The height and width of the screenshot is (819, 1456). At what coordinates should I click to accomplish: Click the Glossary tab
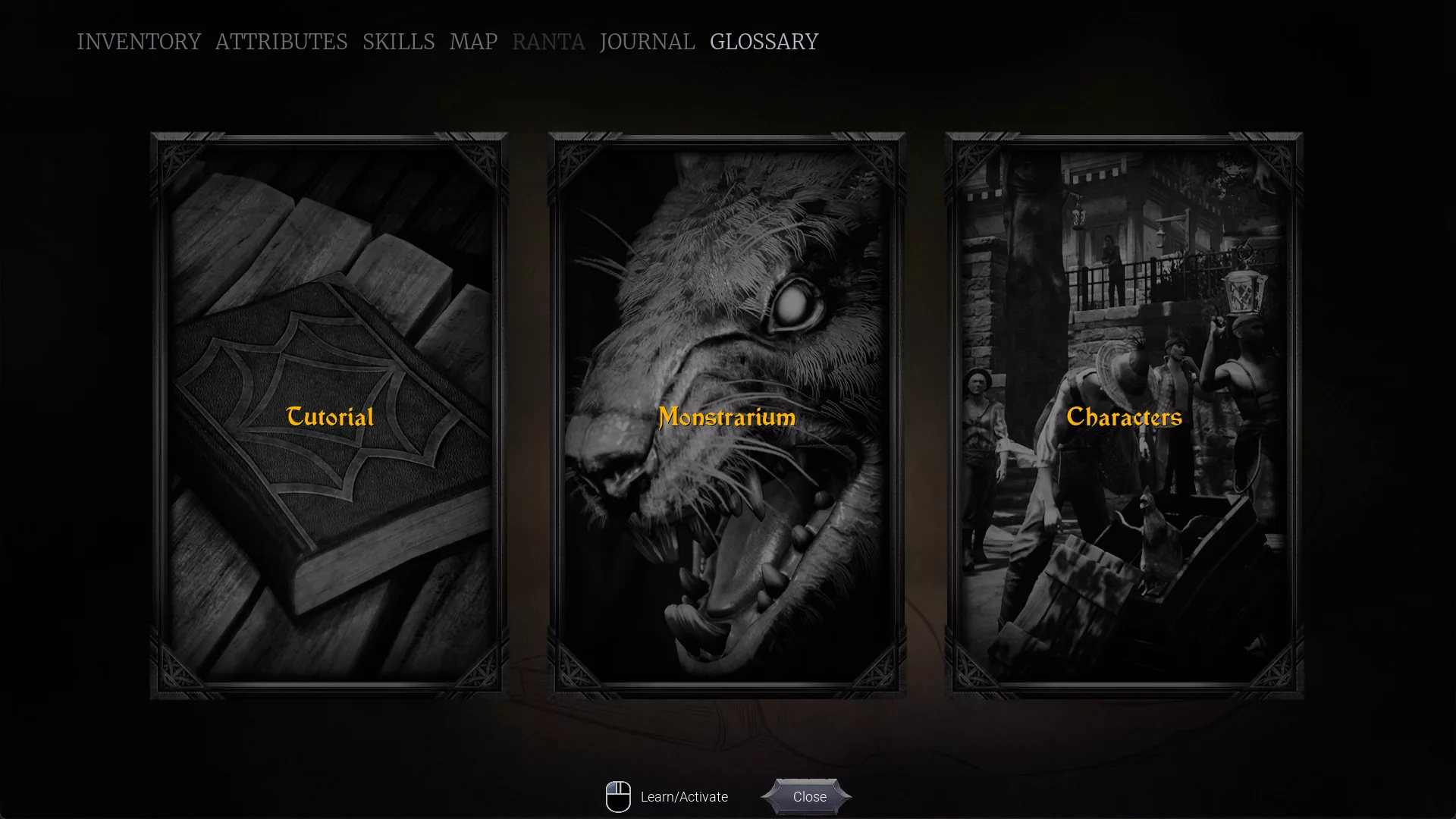[x=764, y=42]
